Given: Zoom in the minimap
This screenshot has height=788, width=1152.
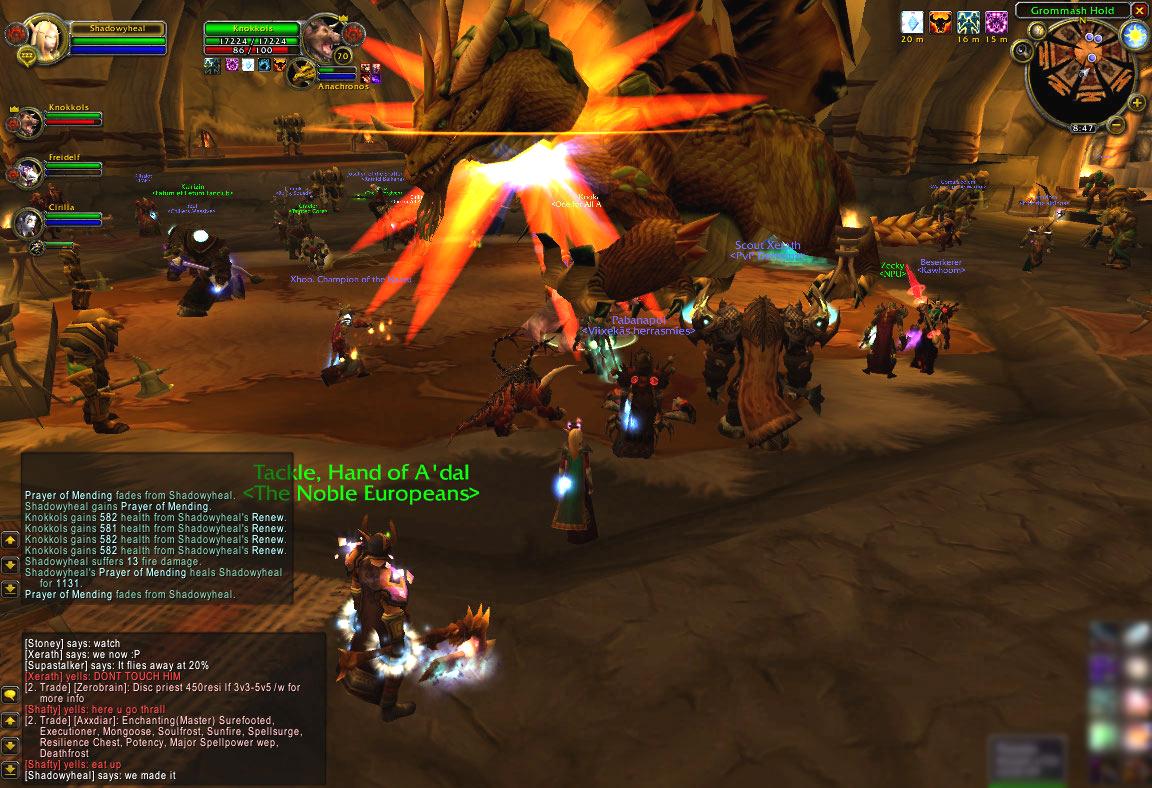Looking at the screenshot, I should tap(1138, 102).
